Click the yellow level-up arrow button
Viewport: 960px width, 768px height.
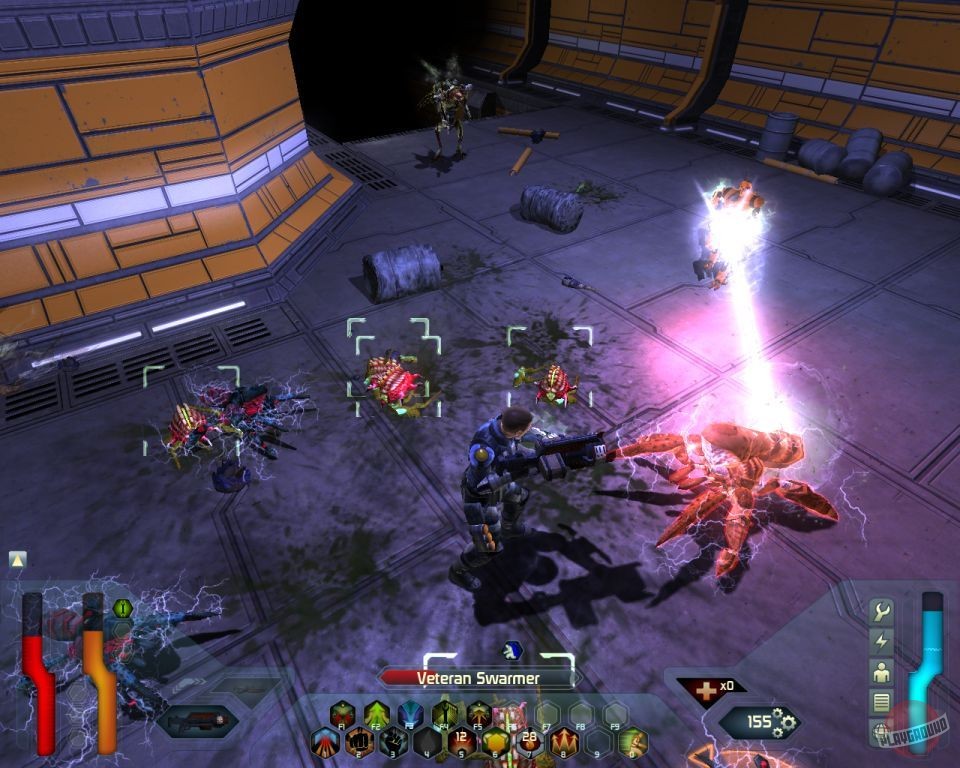coord(18,560)
